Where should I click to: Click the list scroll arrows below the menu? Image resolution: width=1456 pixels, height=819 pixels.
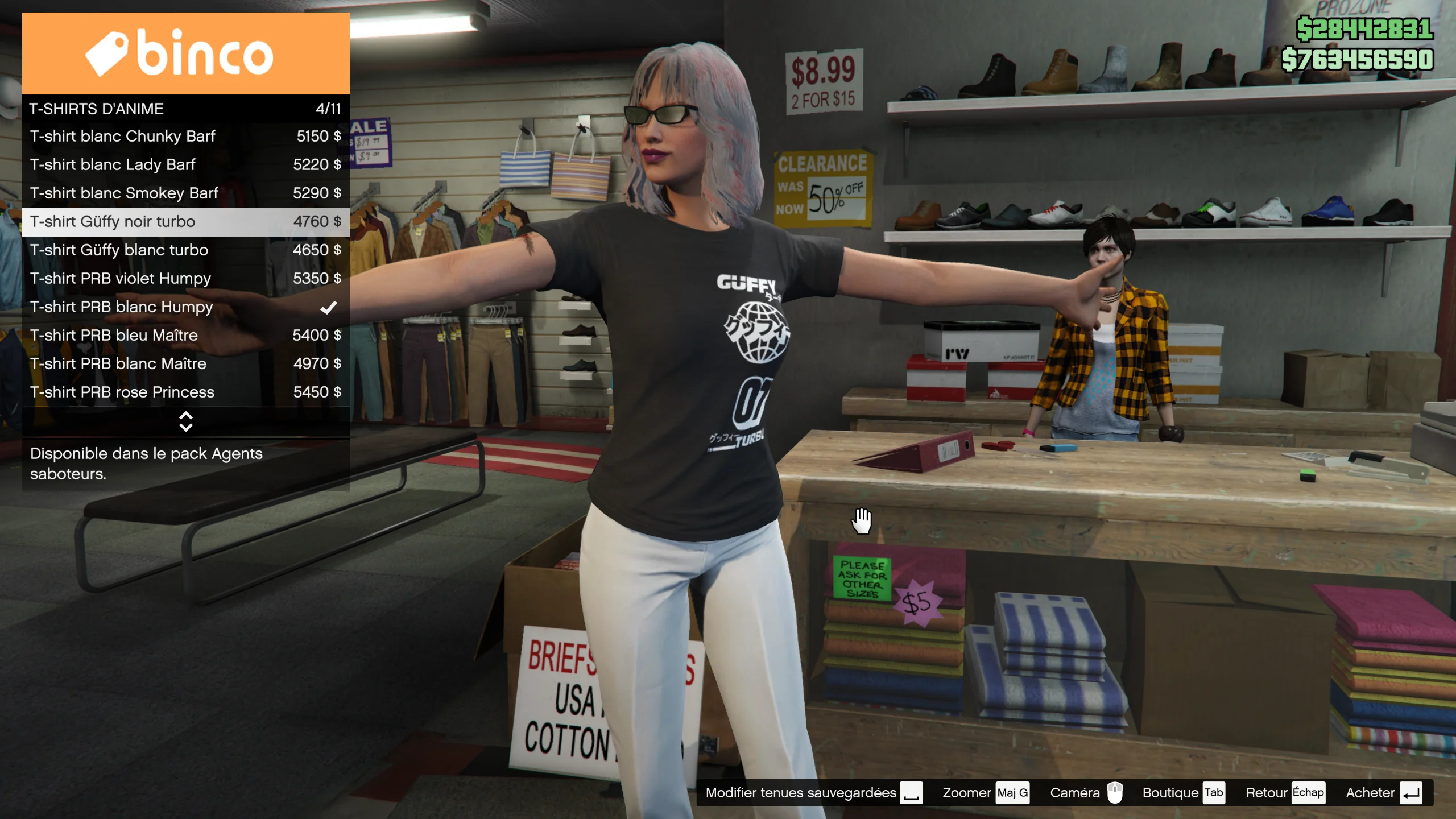[x=186, y=421]
